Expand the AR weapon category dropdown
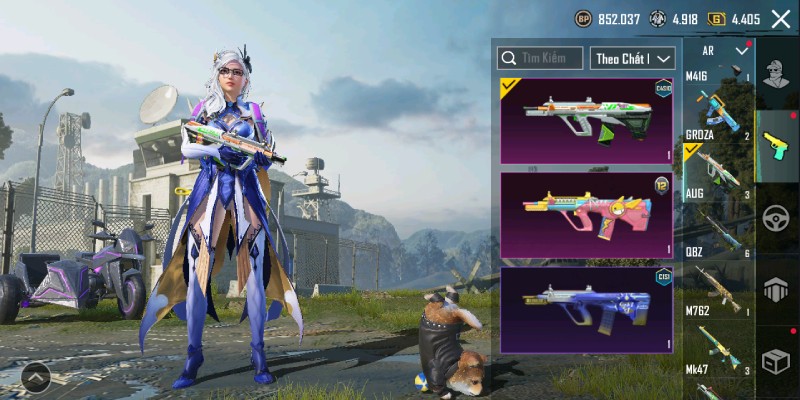Image resolution: width=800 pixels, height=400 pixels. click(x=741, y=50)
